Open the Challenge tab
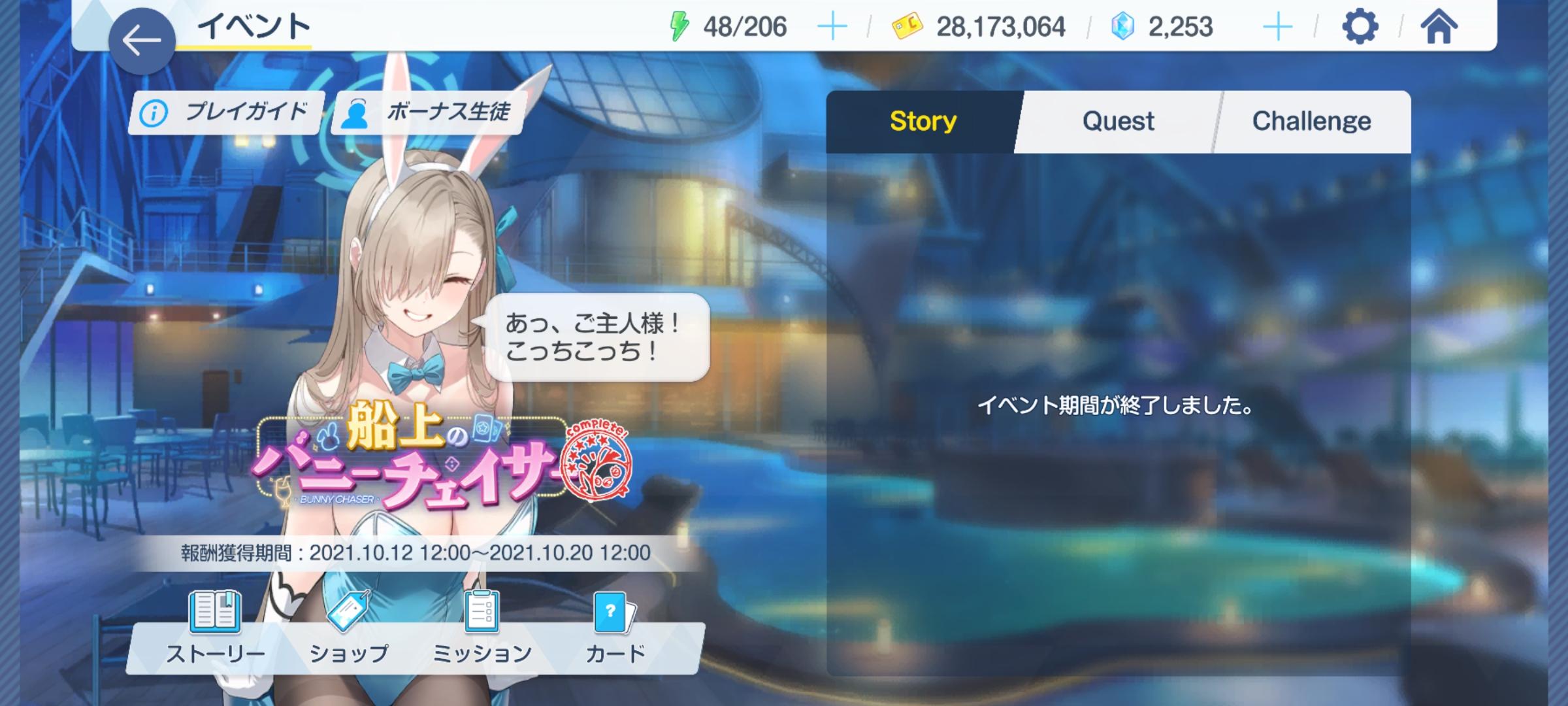This screenshot has width=1568, height=706. tap(1311, 122)
